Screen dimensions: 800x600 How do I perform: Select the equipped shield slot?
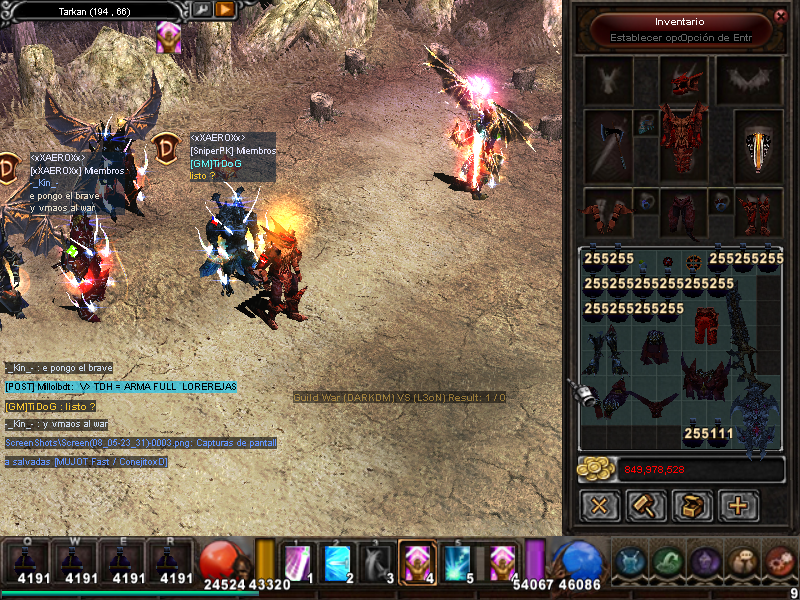pos(759,145)
